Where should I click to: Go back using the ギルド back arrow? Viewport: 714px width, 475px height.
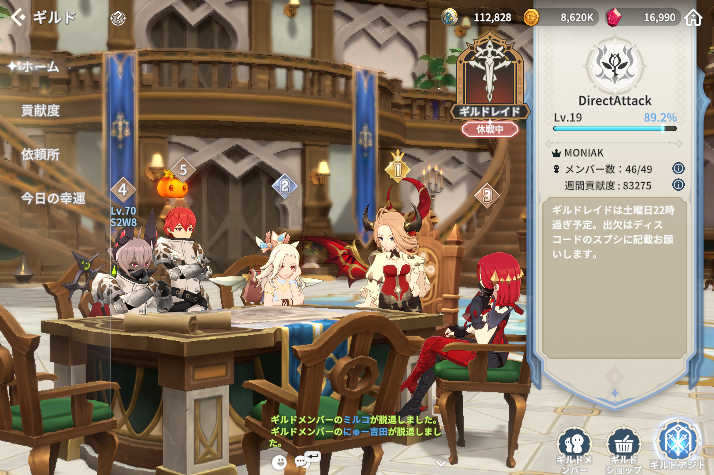[x=17, y=17]
